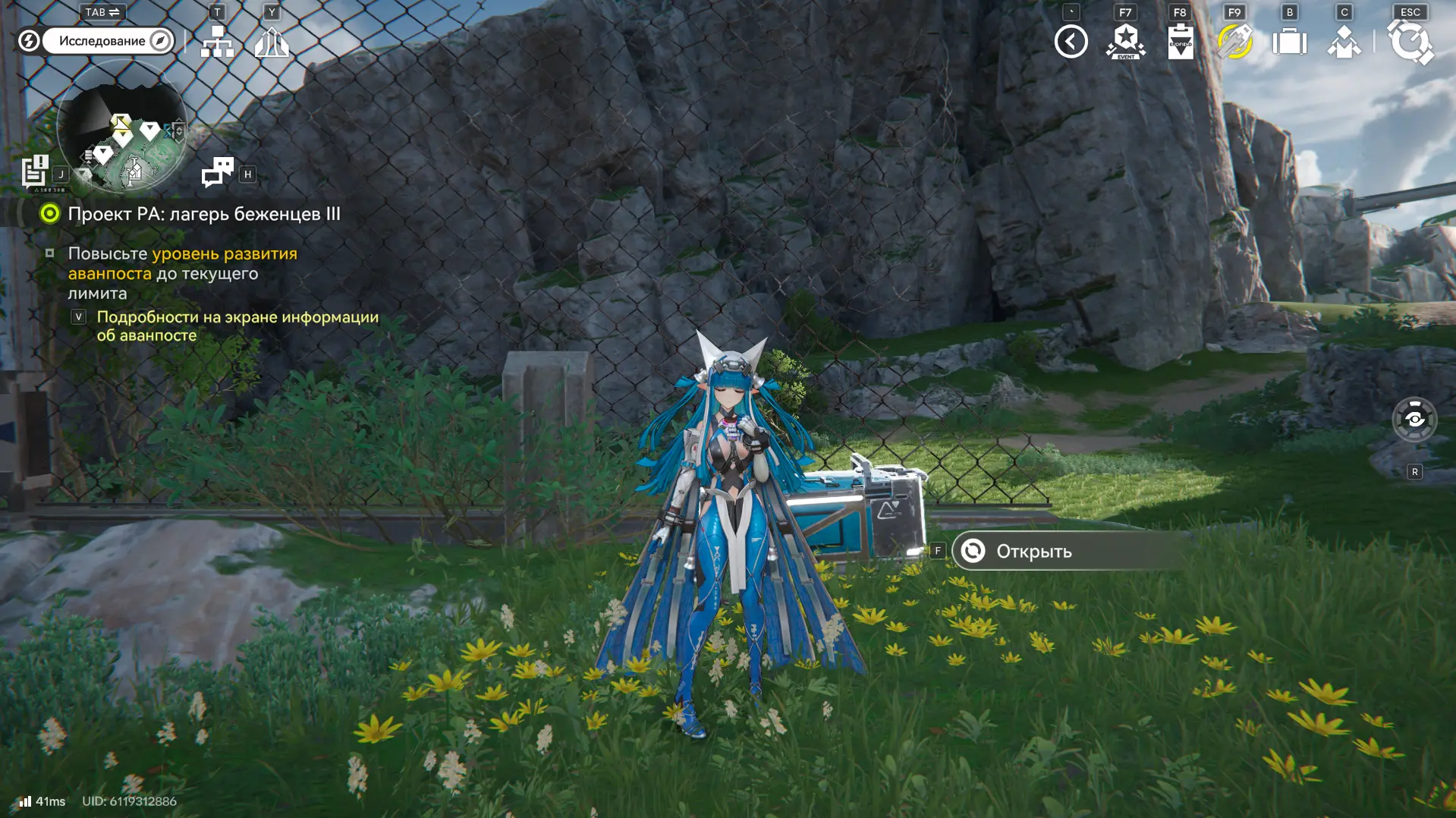
Task: Open the main system menu icon
Action: (x=1410, y=42)
